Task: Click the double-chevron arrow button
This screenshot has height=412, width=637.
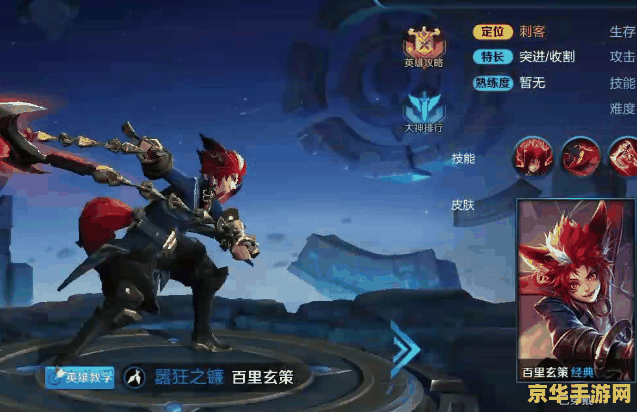Action: 405,350
